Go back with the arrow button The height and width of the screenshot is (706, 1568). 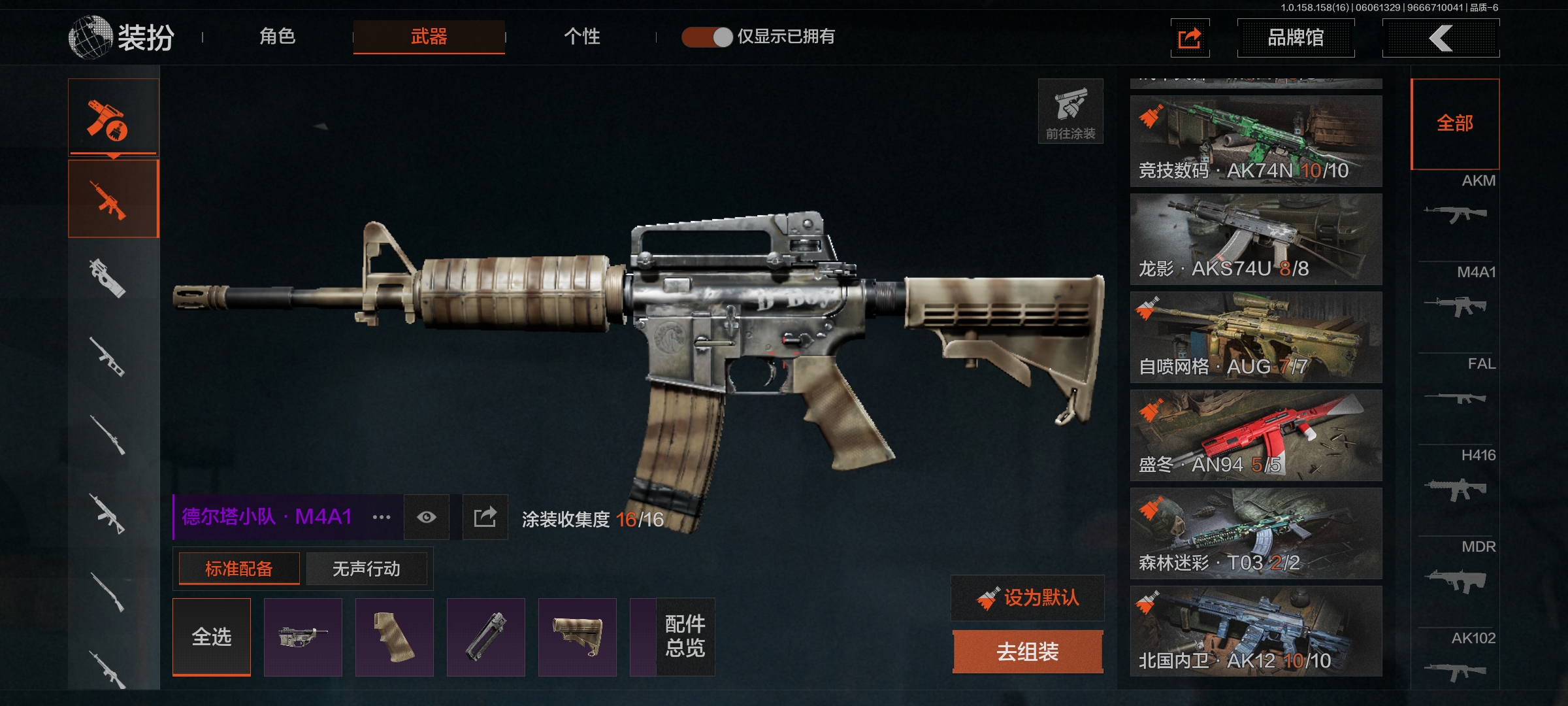pyautogui.click(x=1441, y=38)
